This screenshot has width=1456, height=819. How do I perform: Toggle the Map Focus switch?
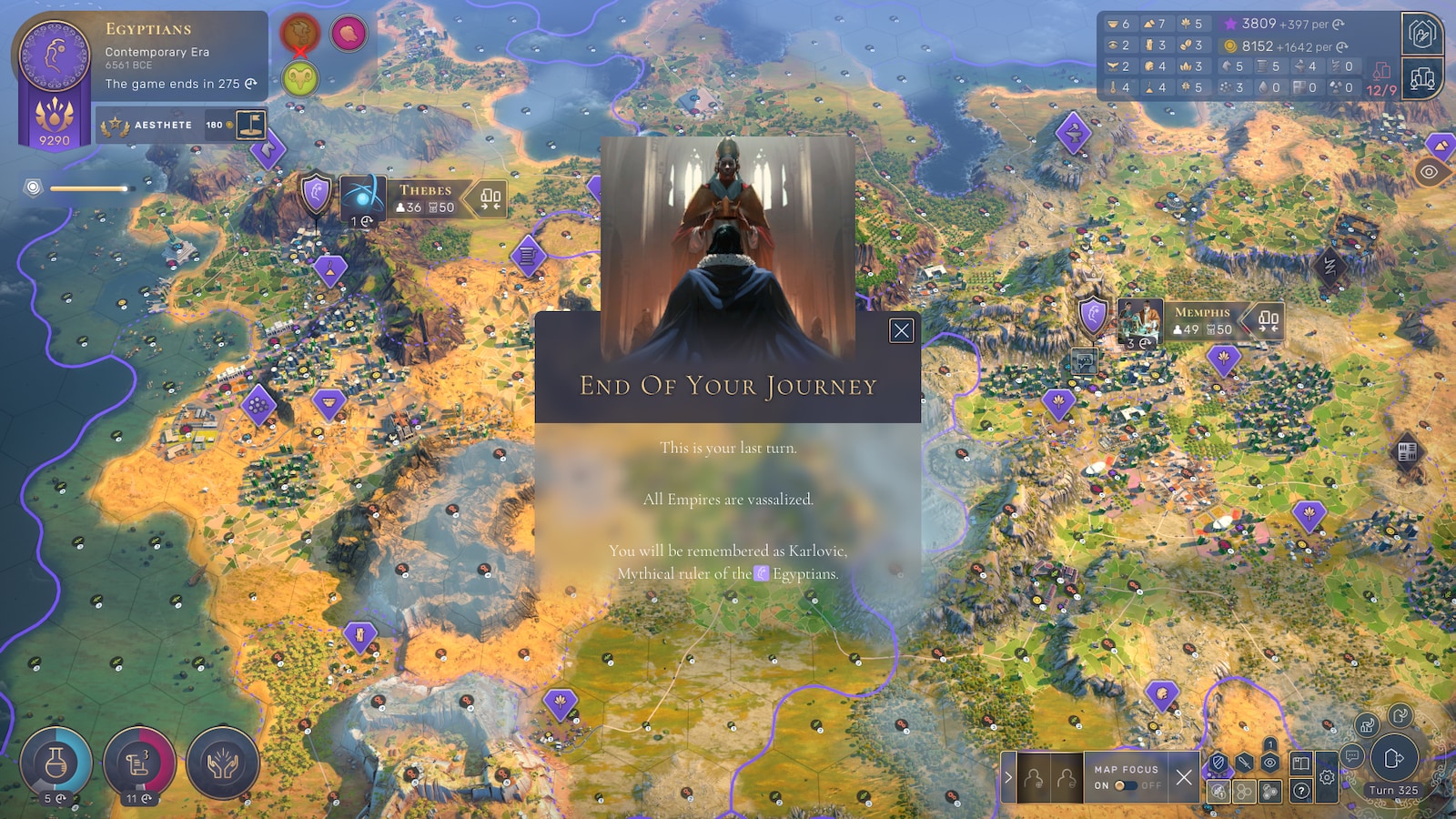pyautogui.click(x=1126, y=785)
